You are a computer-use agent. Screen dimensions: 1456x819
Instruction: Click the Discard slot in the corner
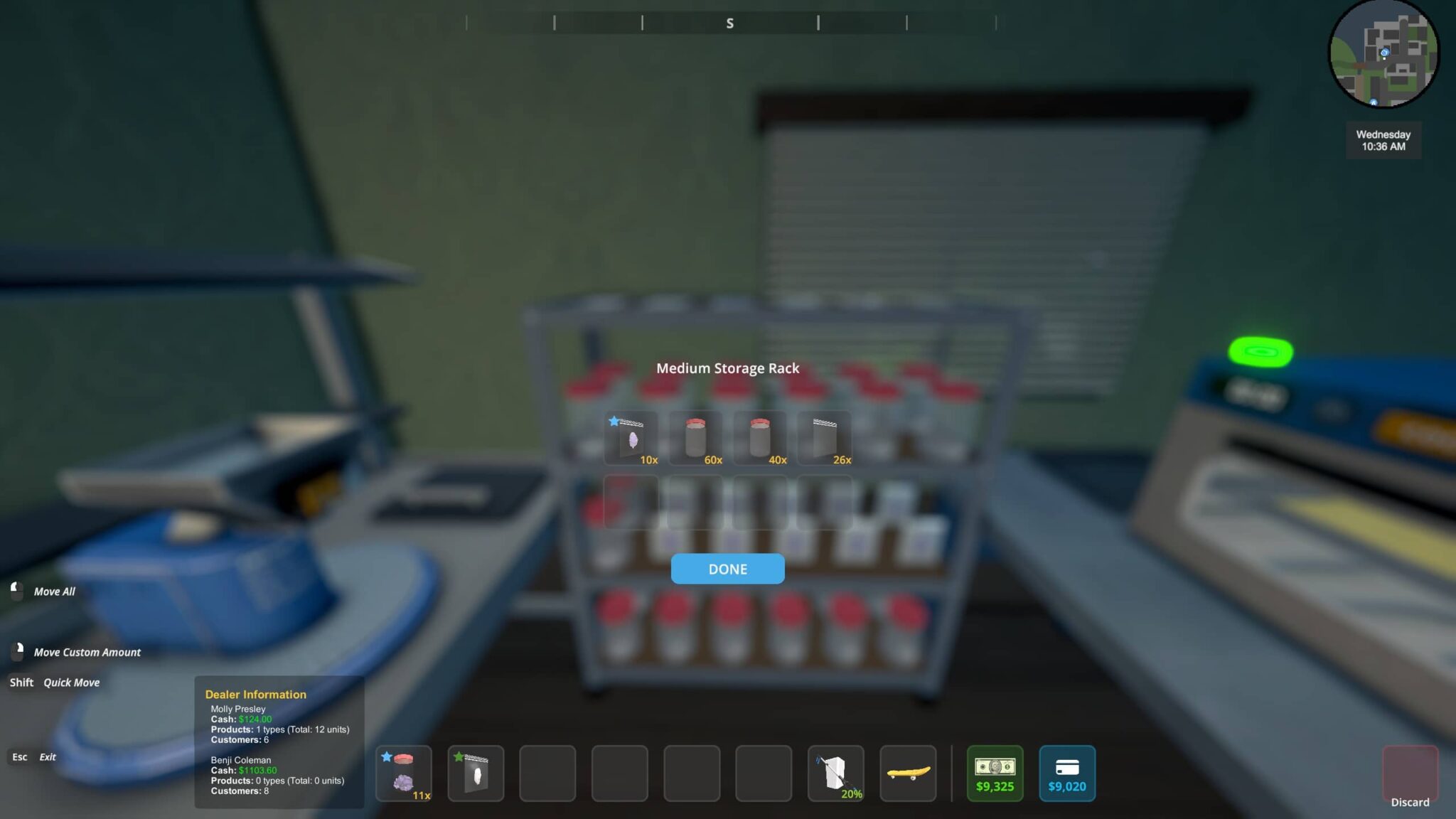click(x=1410, y=774)
